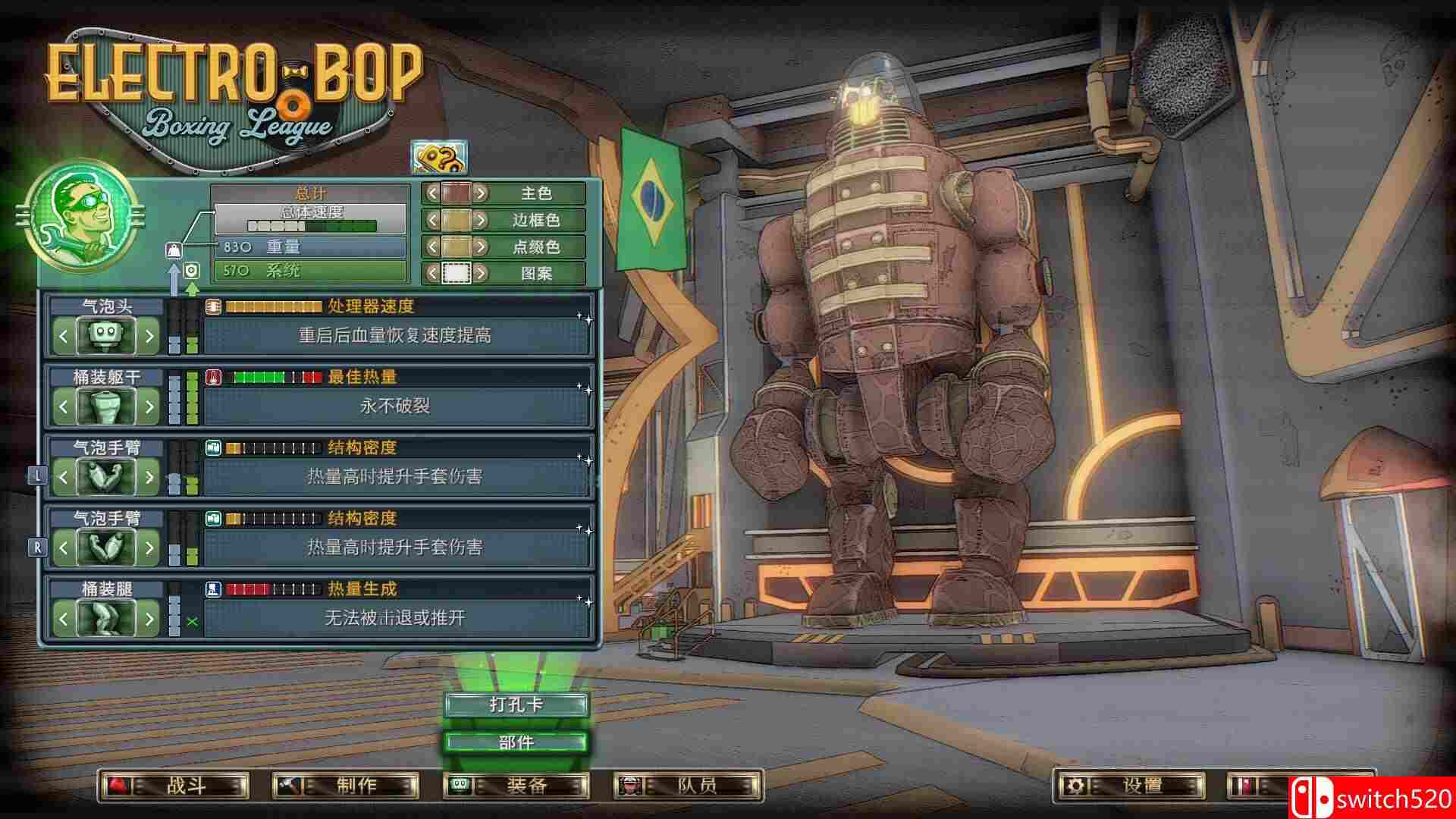Click the thermometer icon on the 最佳热量 row

click(x=213, y=377)
